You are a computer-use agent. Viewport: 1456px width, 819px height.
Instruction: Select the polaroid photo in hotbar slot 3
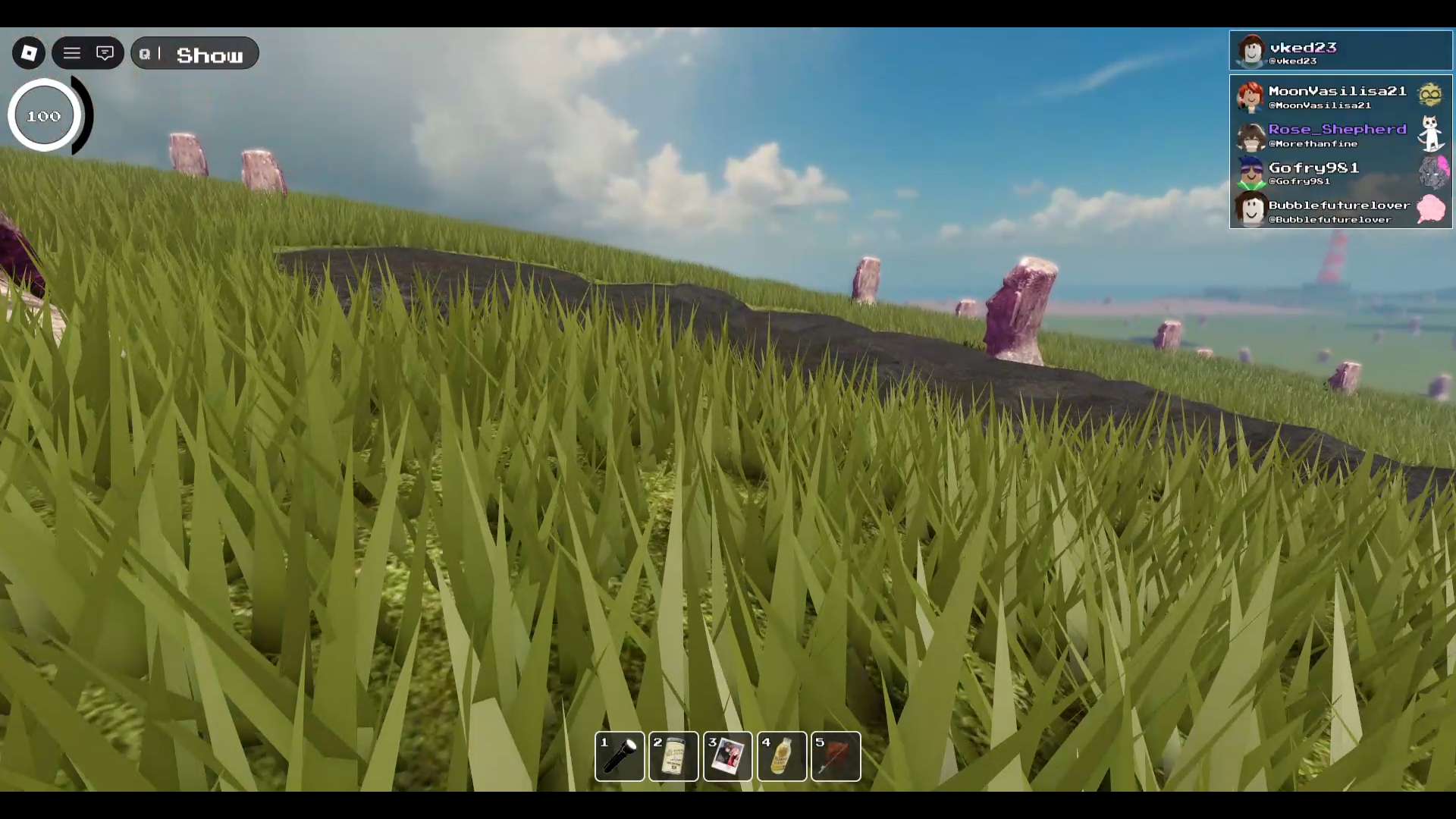[x=727, y=756]
